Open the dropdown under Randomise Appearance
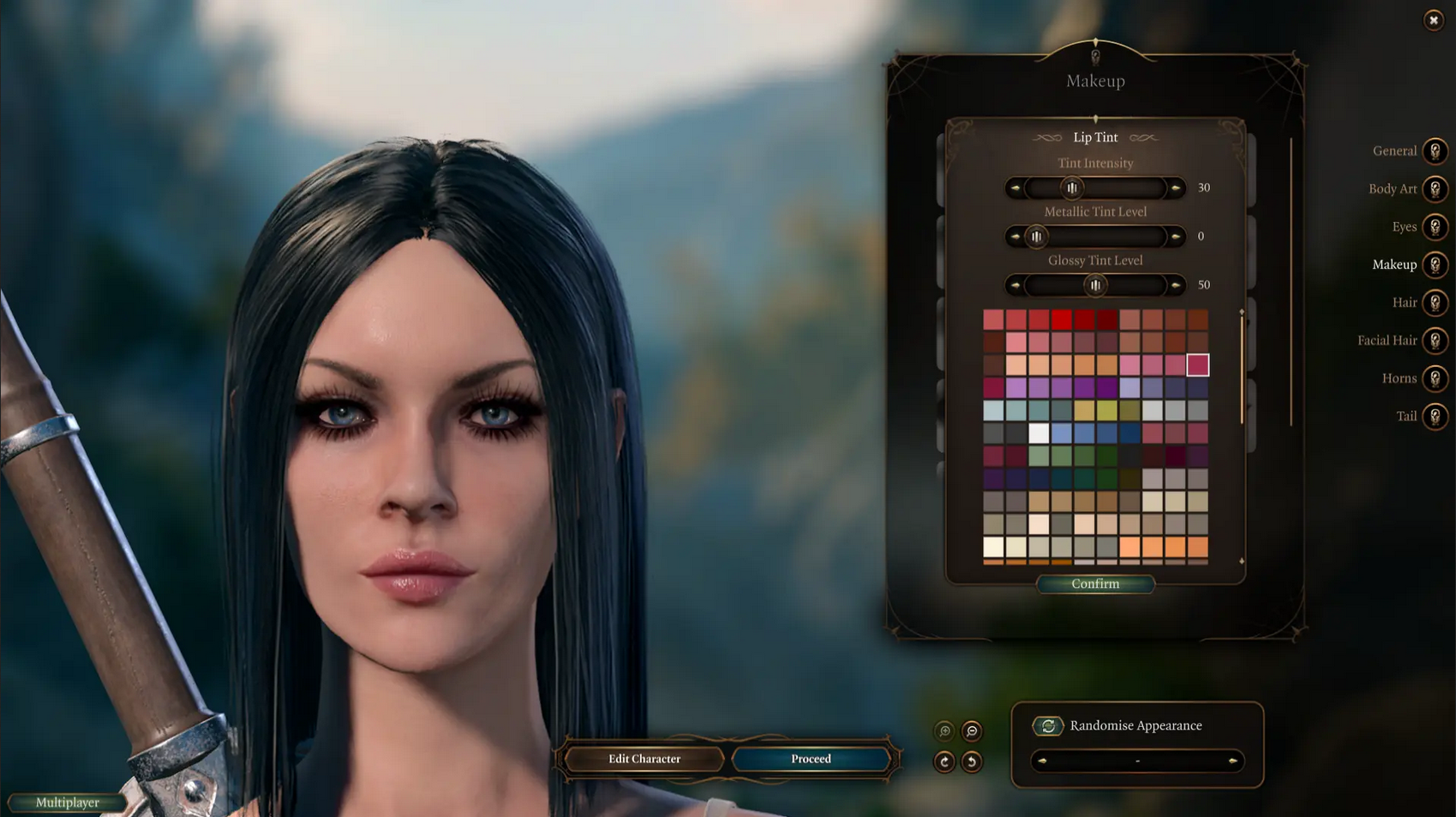1456x817 pixels. 1137,760
